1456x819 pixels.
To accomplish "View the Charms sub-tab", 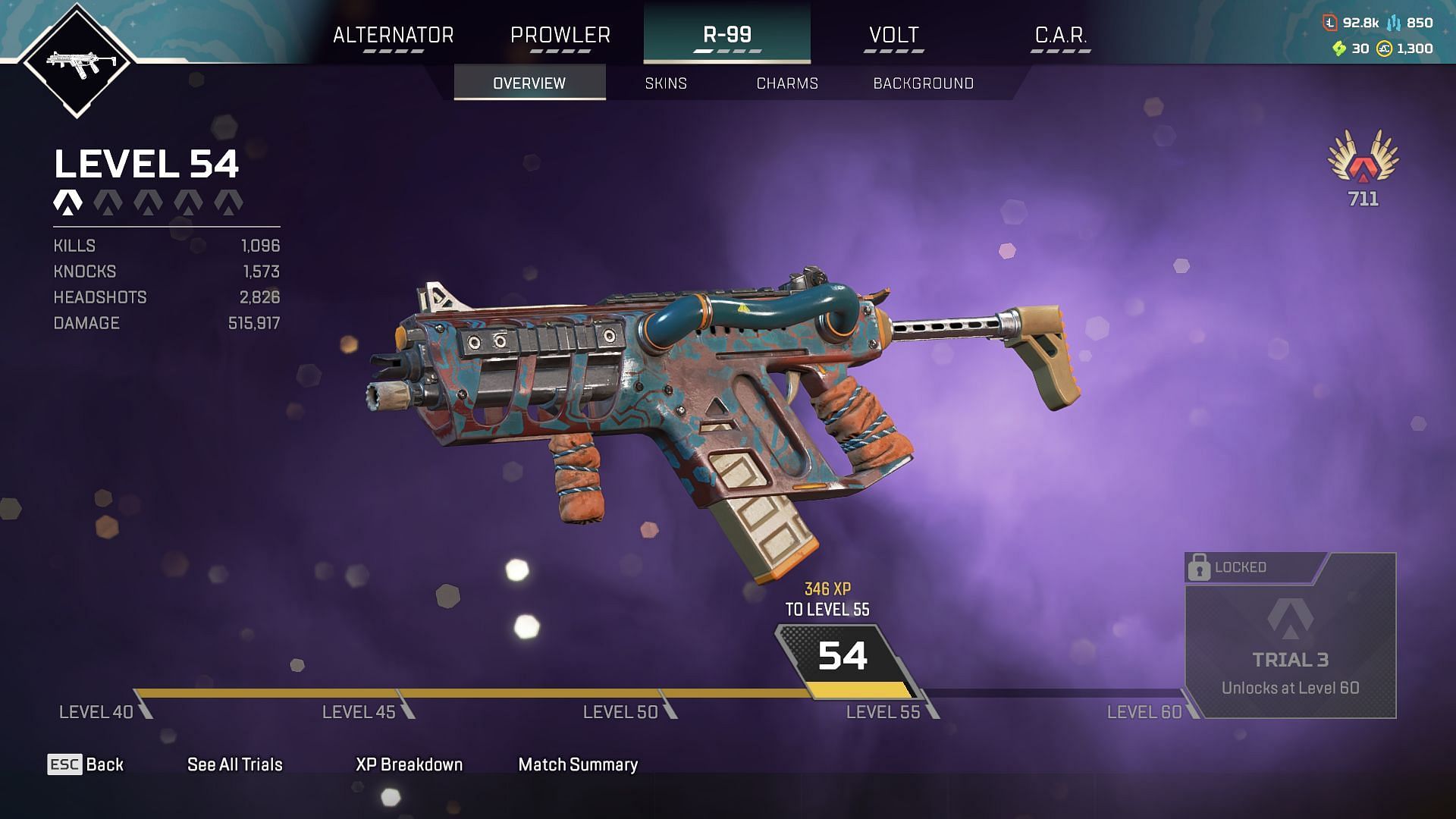I will 787,83.
